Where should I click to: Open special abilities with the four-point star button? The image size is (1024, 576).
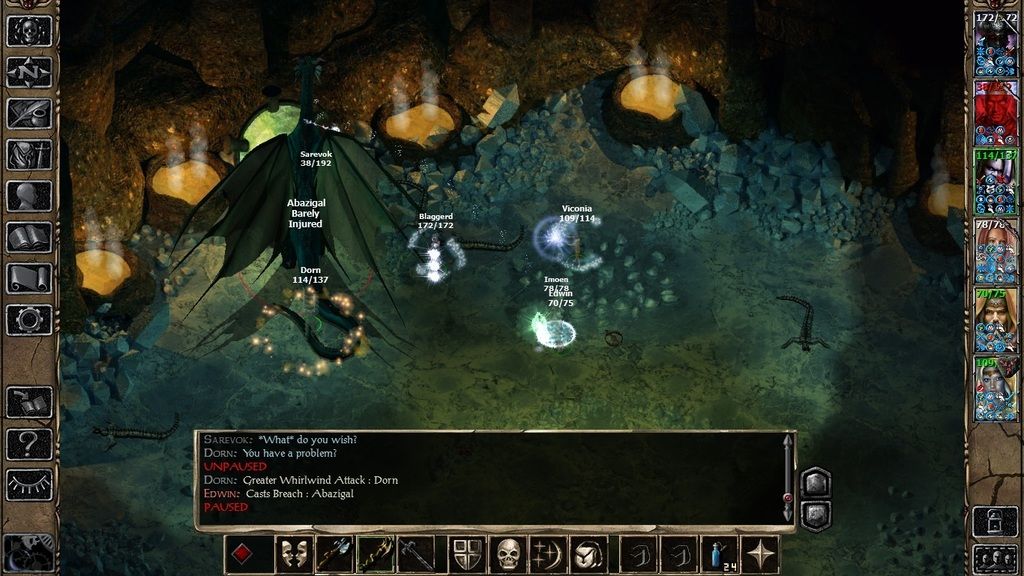(761, 554)
